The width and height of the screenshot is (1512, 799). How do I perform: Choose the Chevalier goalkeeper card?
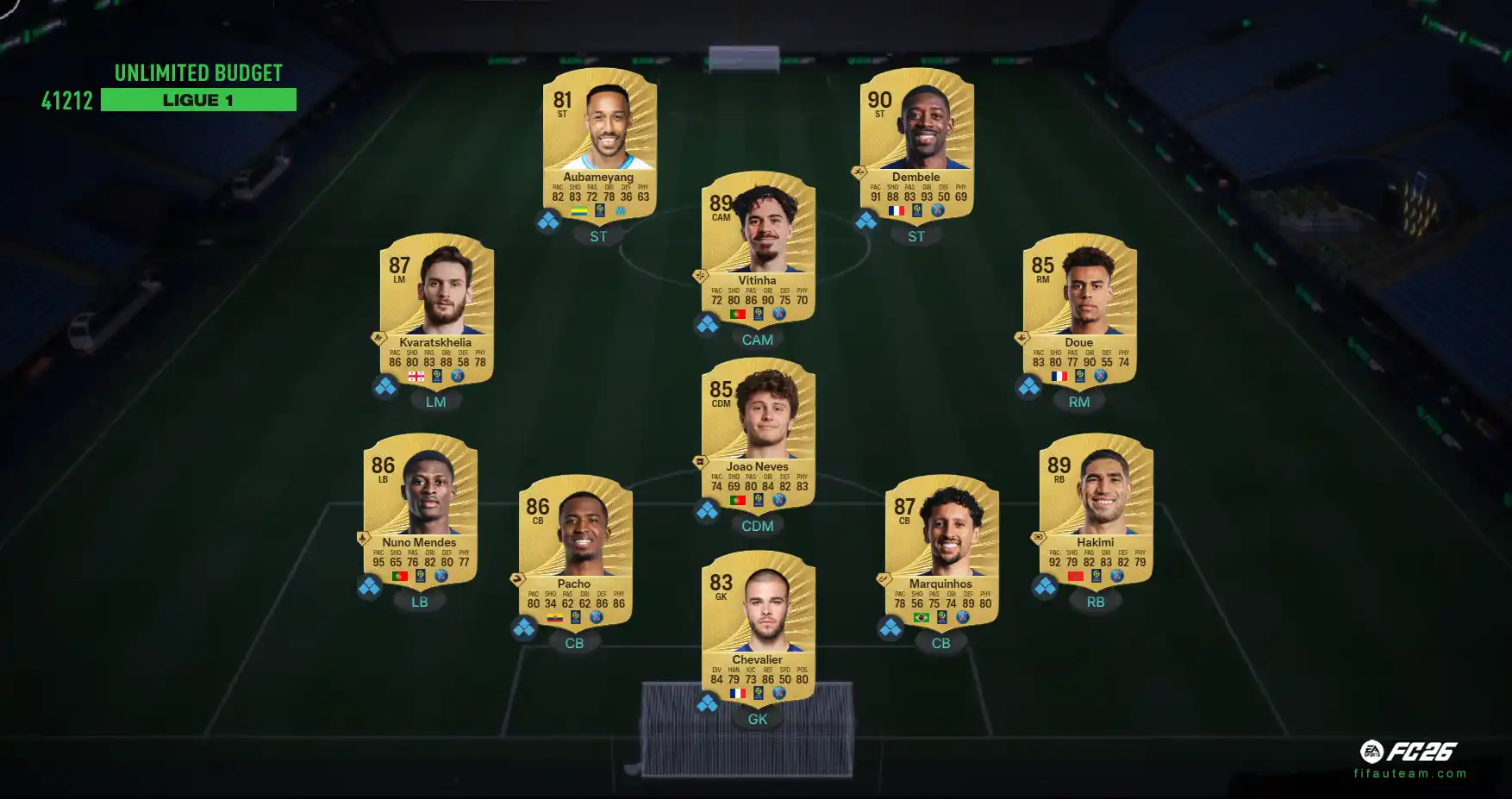coord(758,625)
